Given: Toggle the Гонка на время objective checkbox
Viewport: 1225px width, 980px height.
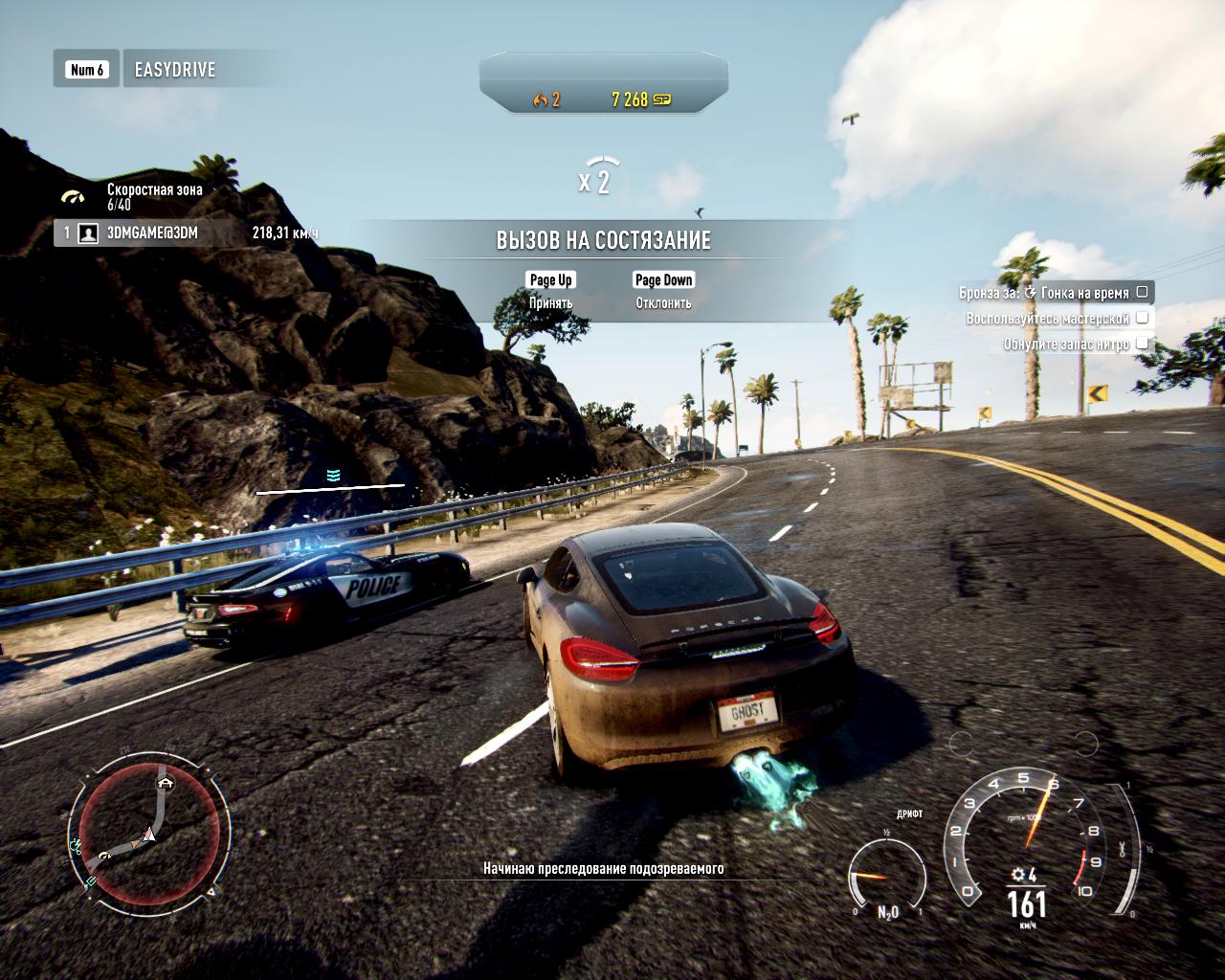Looking at the screenshot, I should coord(1142,293).
